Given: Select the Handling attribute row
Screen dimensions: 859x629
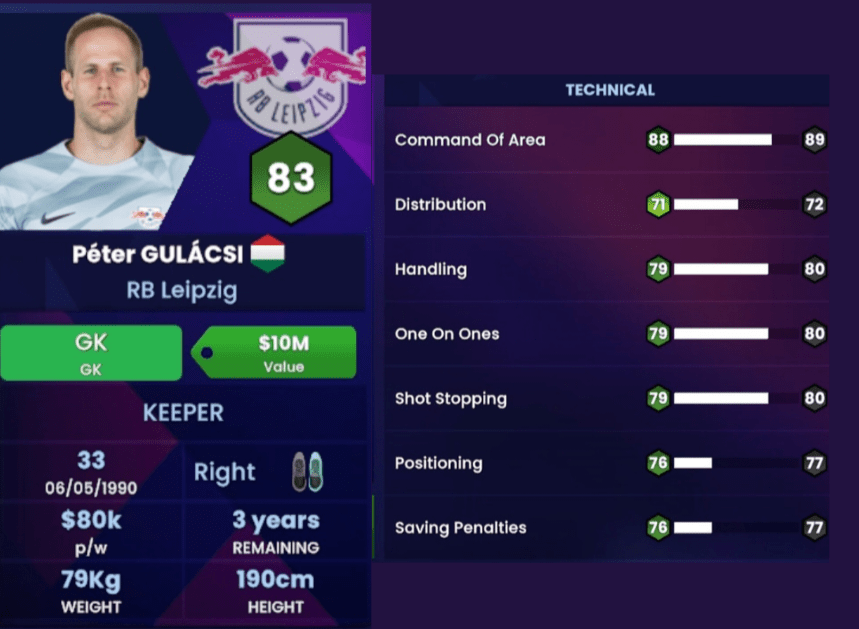Looking at the screenshot, I should click(608, 270).
